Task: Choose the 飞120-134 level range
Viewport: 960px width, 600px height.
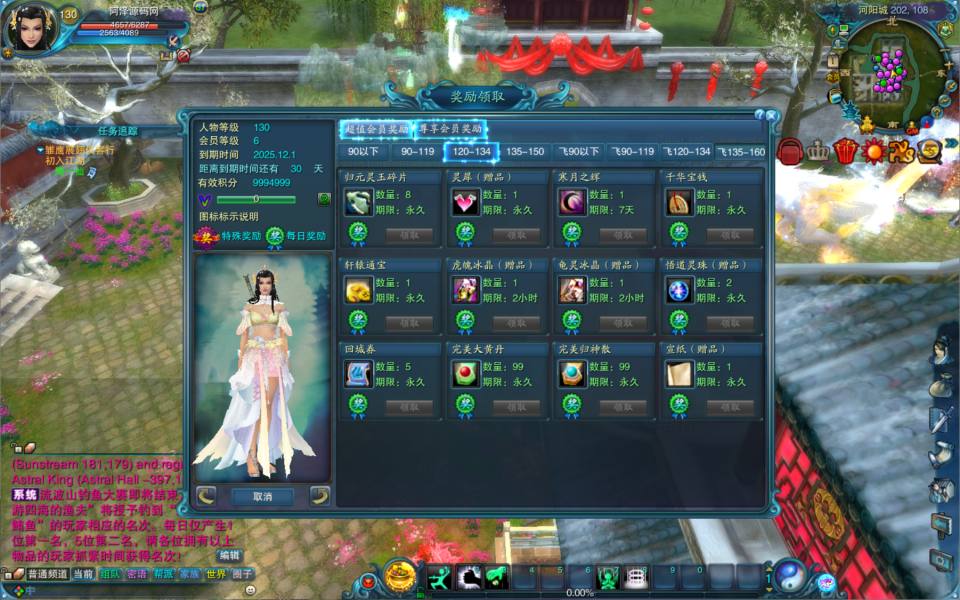Action: [687, 152]
